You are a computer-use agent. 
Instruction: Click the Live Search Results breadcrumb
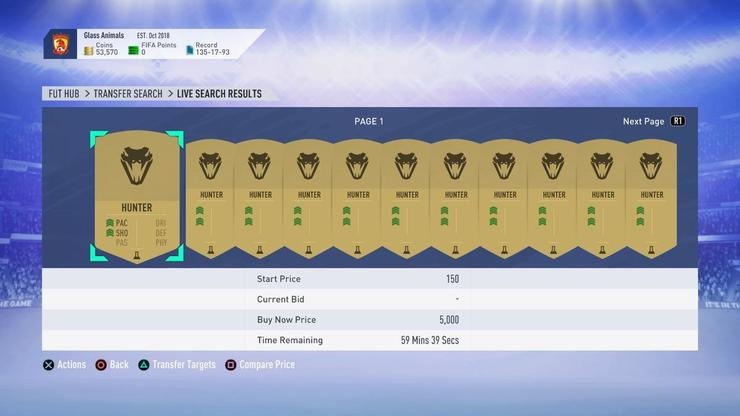tap(219, 94)
